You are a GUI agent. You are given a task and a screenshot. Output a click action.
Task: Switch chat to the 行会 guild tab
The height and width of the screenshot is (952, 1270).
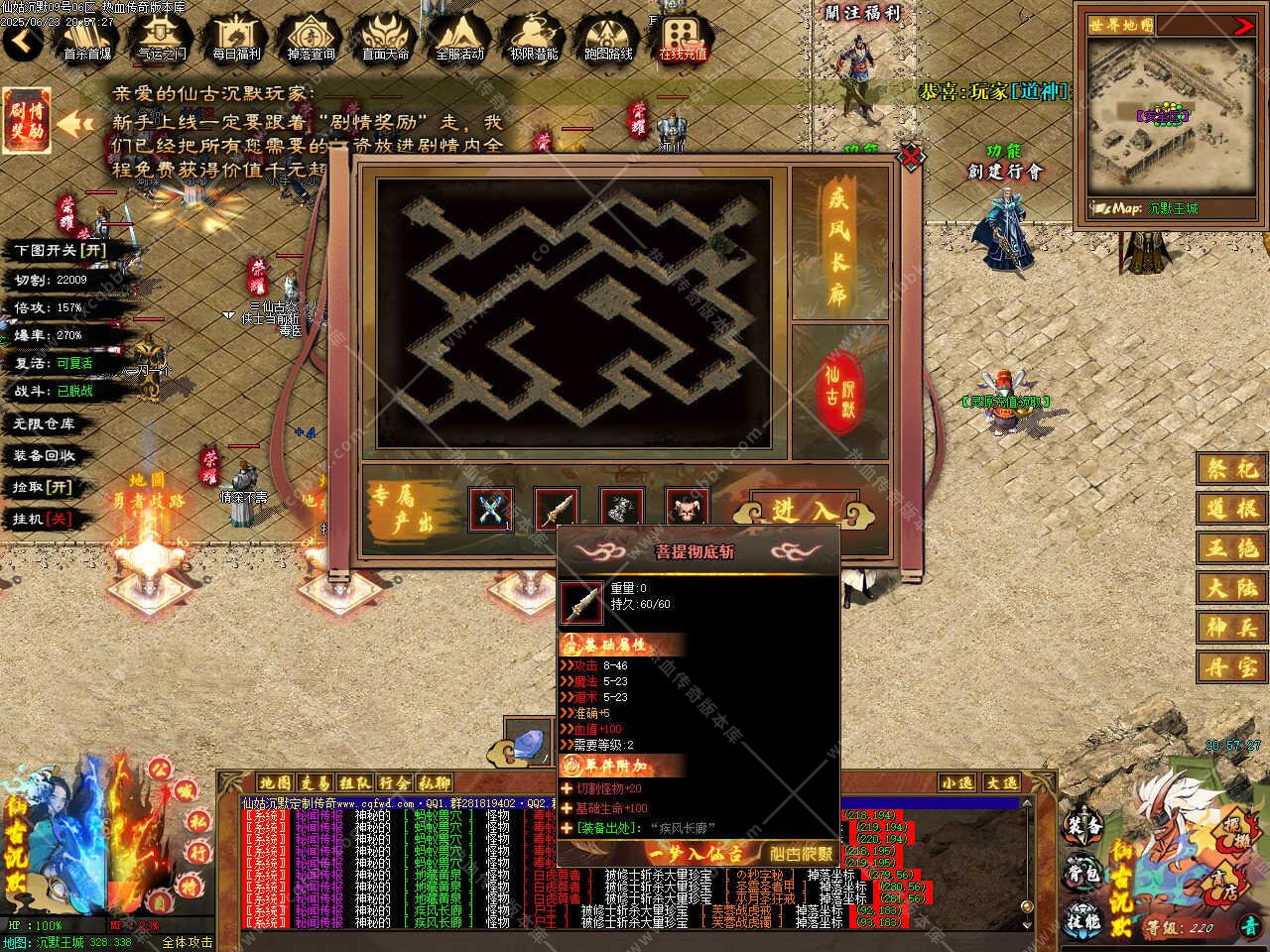(x=395, y=782)
